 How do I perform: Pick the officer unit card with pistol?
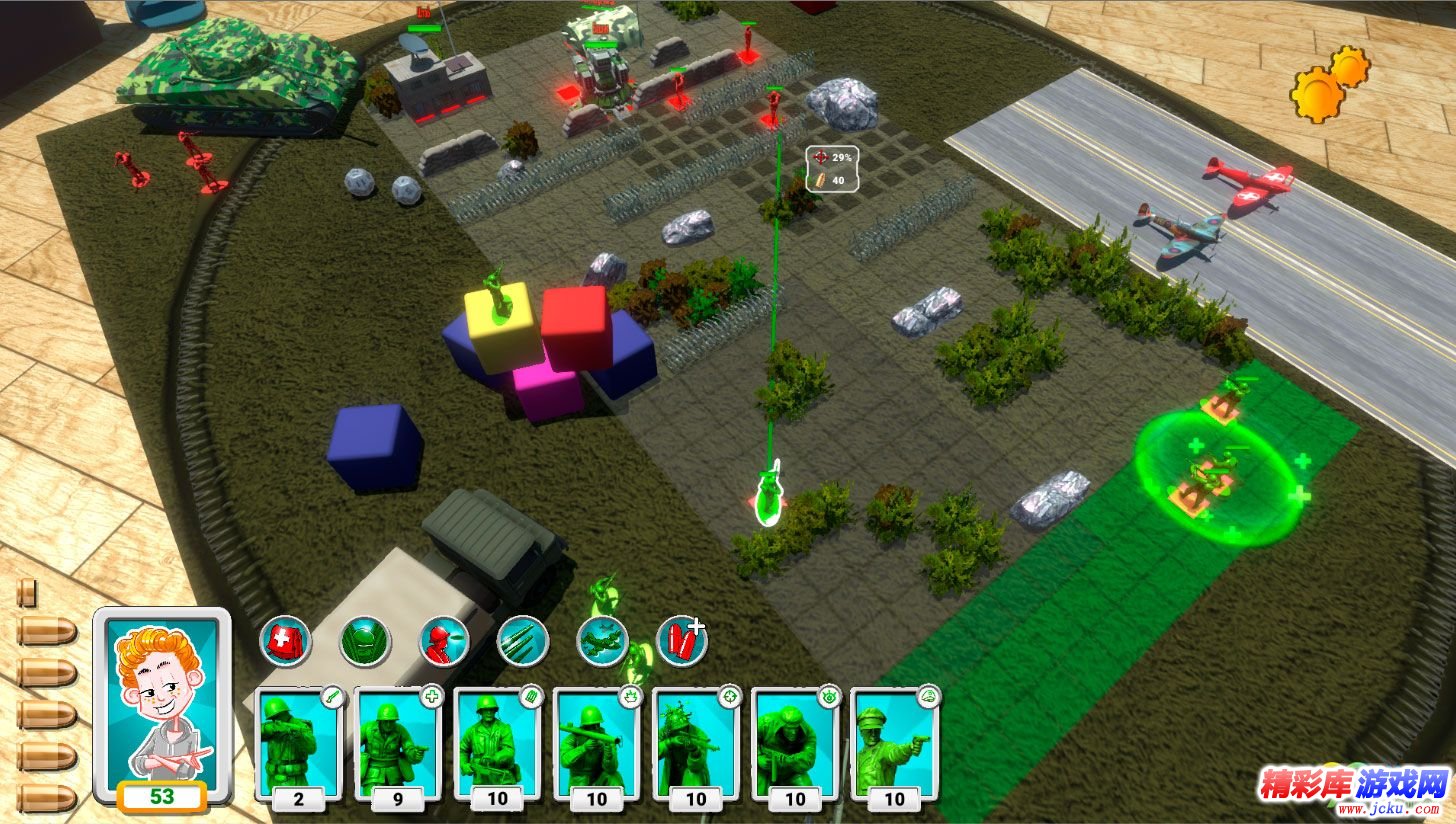tap(893, 745)
